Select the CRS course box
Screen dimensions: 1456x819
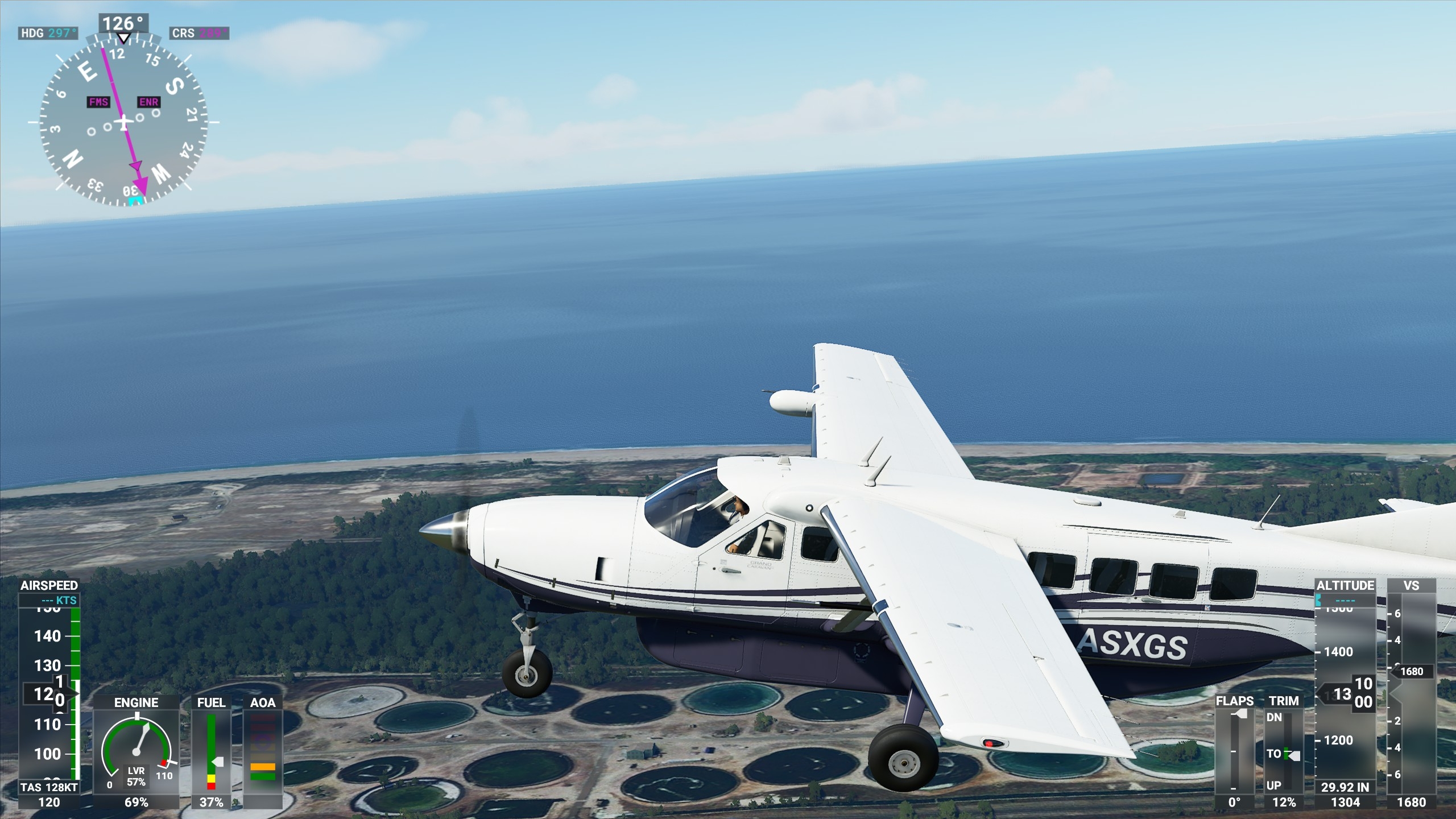pos(199,33)
